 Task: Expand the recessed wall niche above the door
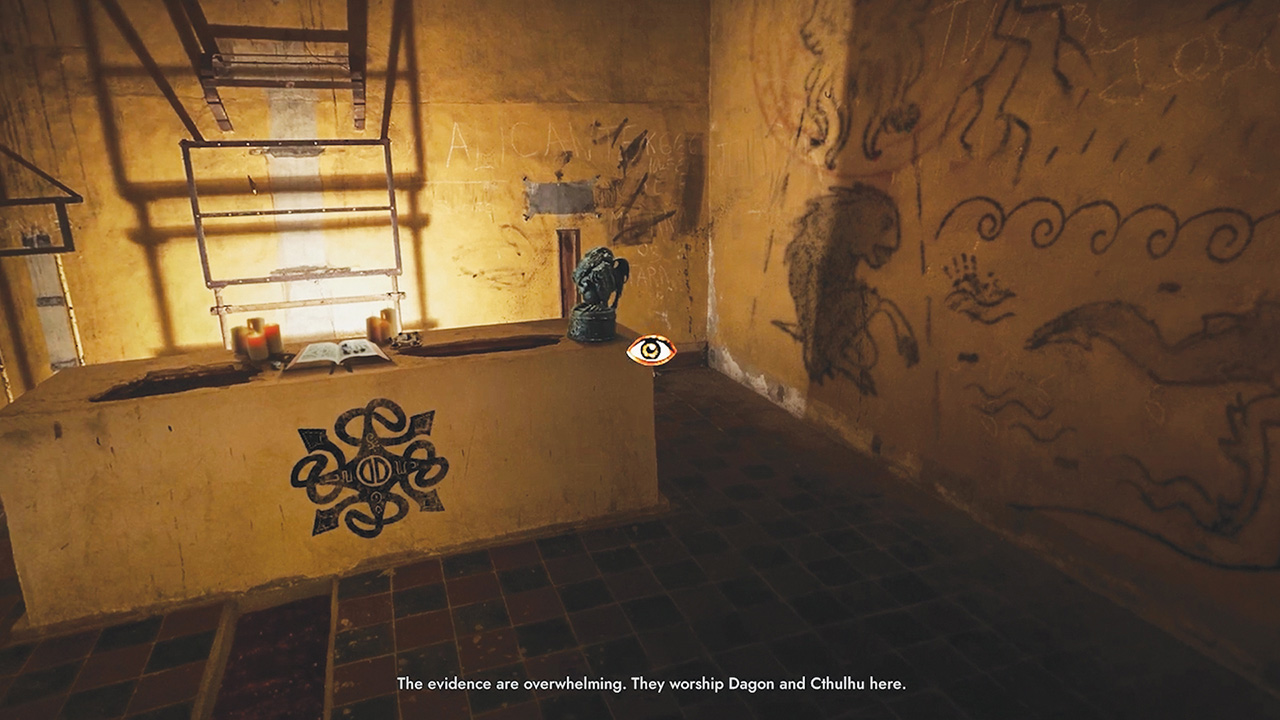coord(560,195)
